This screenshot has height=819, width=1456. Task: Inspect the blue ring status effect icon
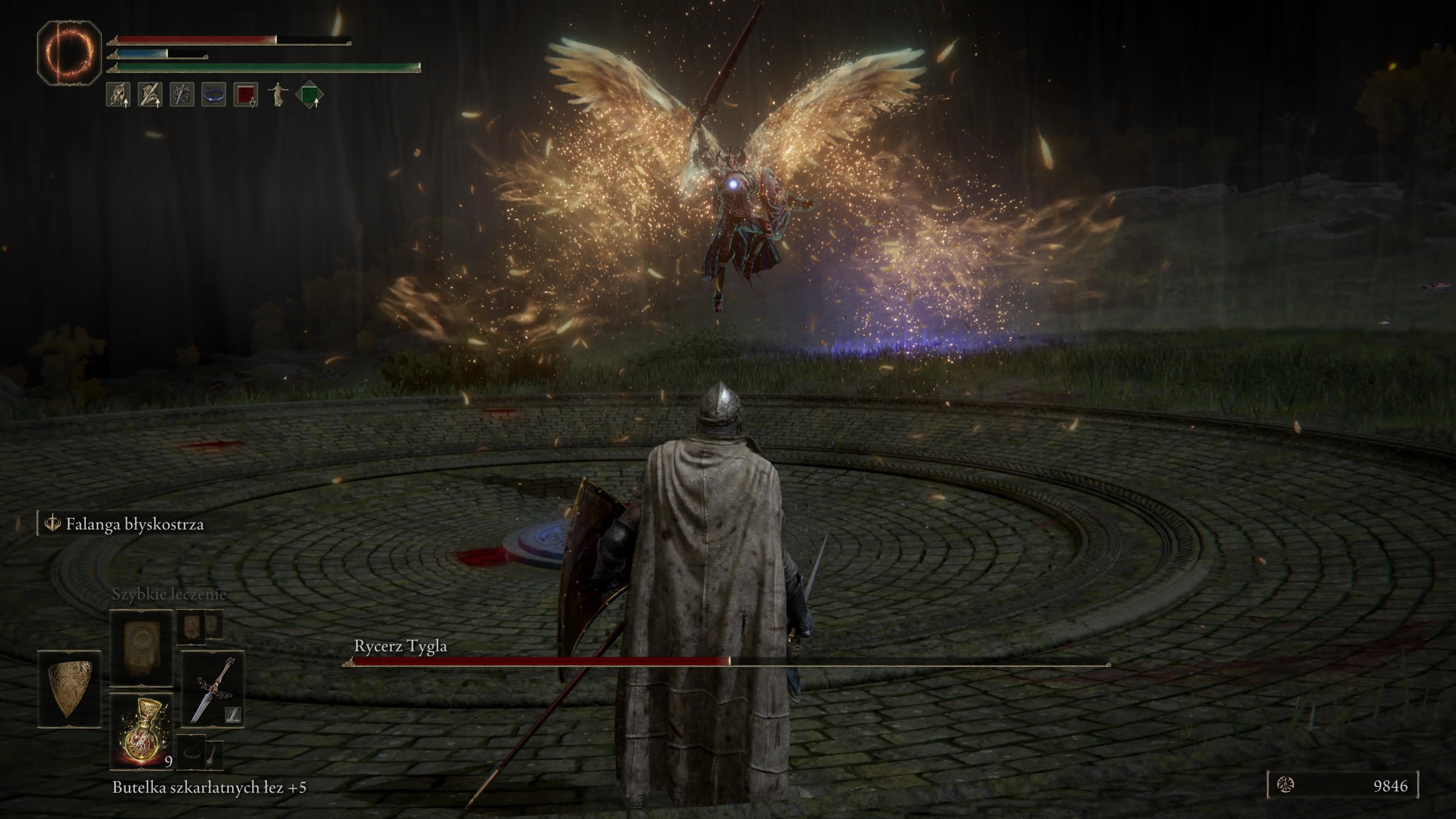[213, 94]
